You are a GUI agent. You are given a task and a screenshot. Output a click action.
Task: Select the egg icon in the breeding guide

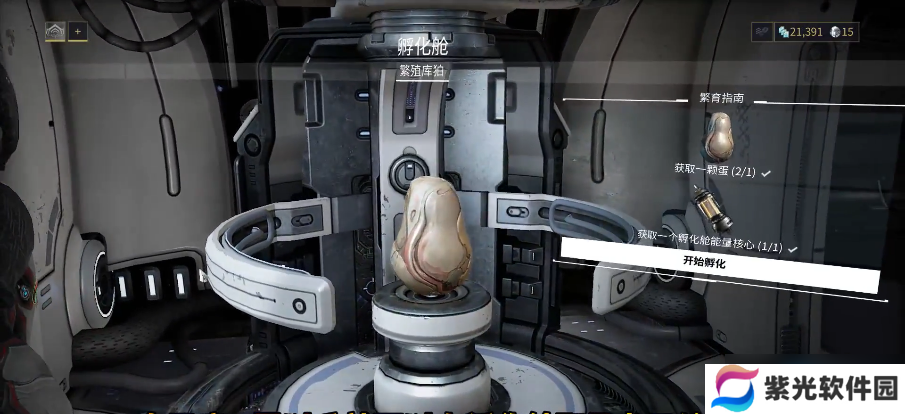719,135
